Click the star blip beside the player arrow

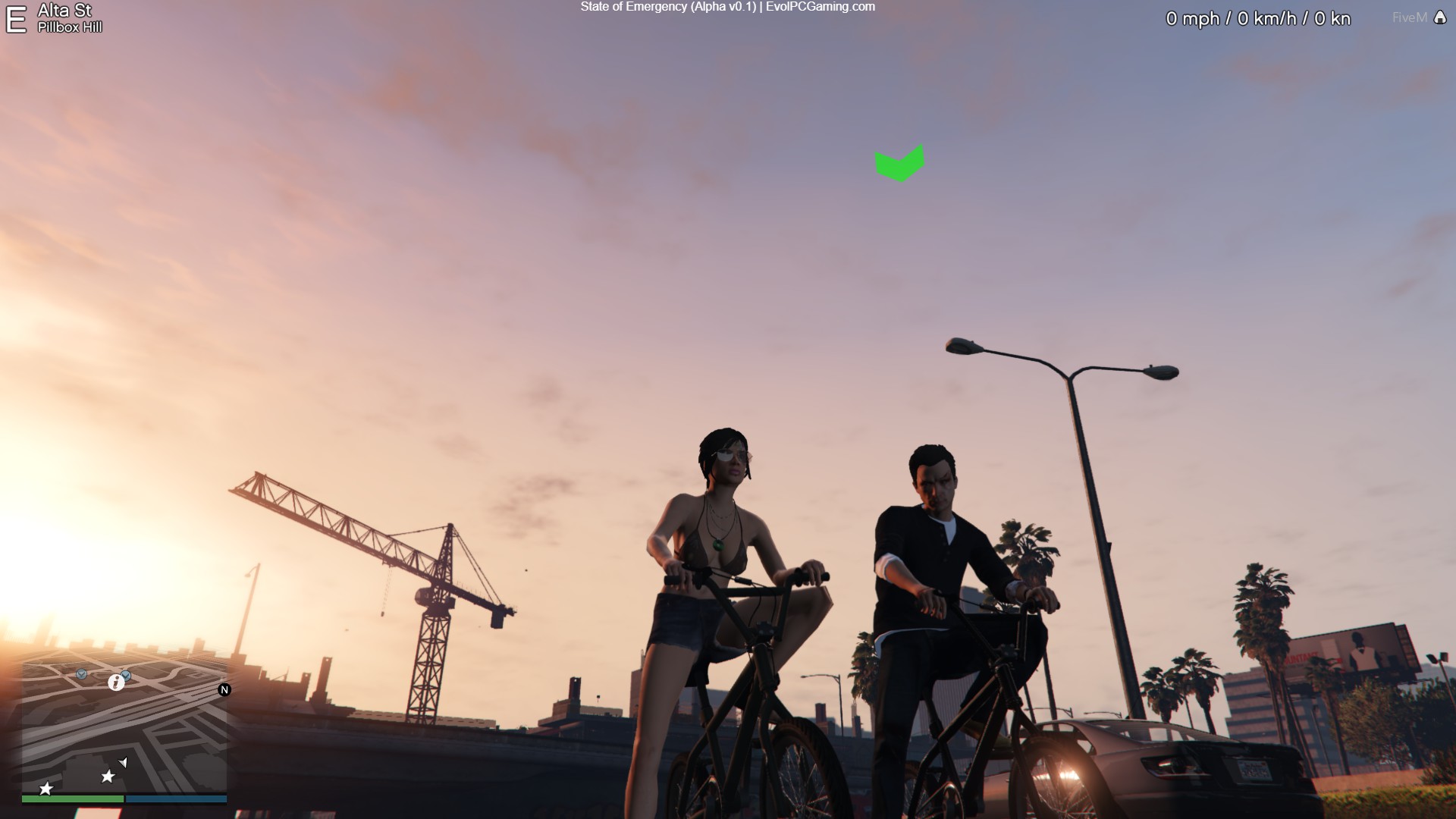tap(108, 777)
